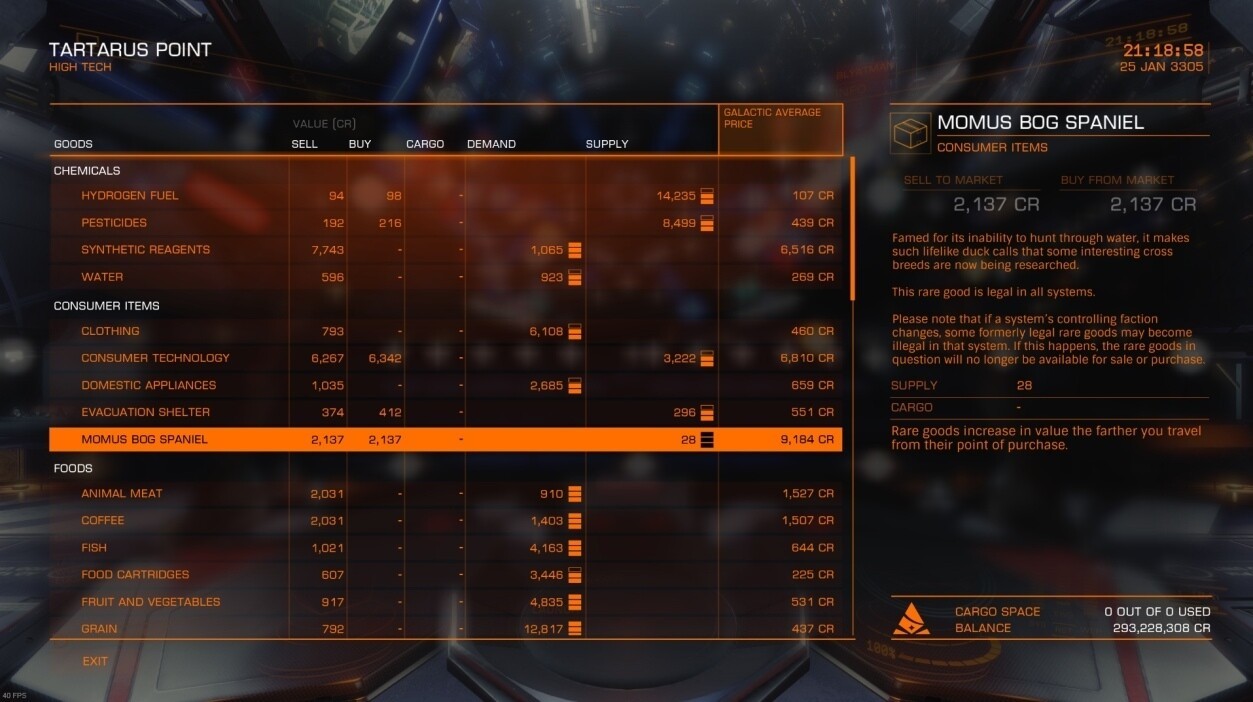Pick the Water commodity entry
Screen dimensions: 1253x702
coord(103,277)
